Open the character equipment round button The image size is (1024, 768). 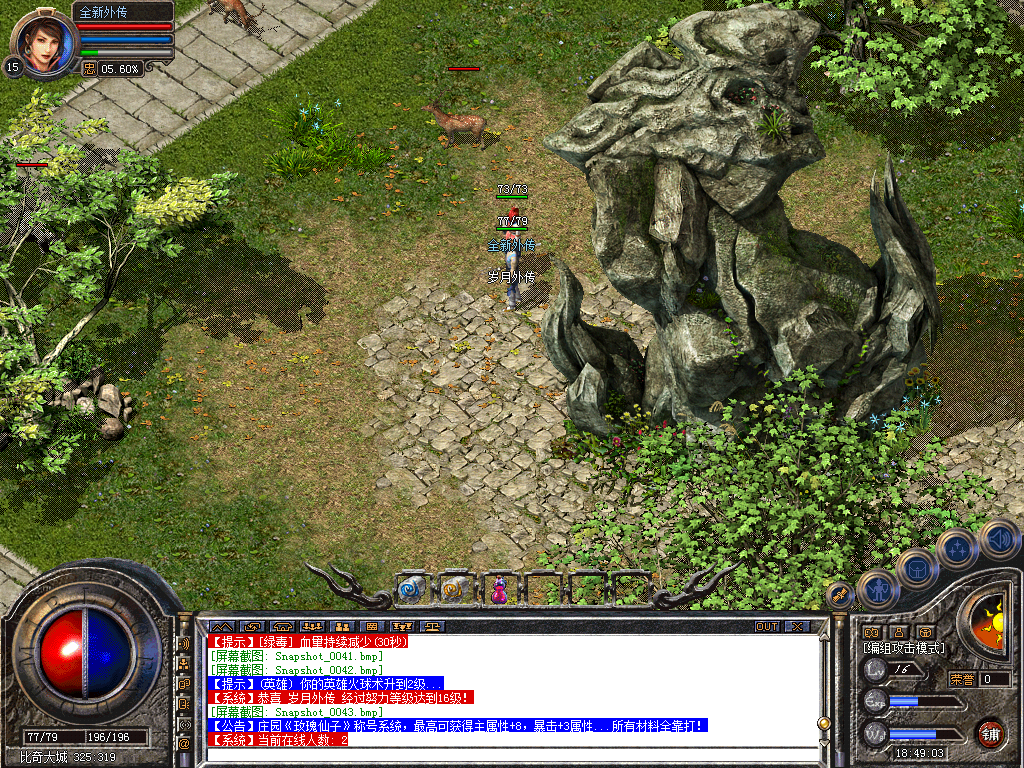[x=877, y=589]
